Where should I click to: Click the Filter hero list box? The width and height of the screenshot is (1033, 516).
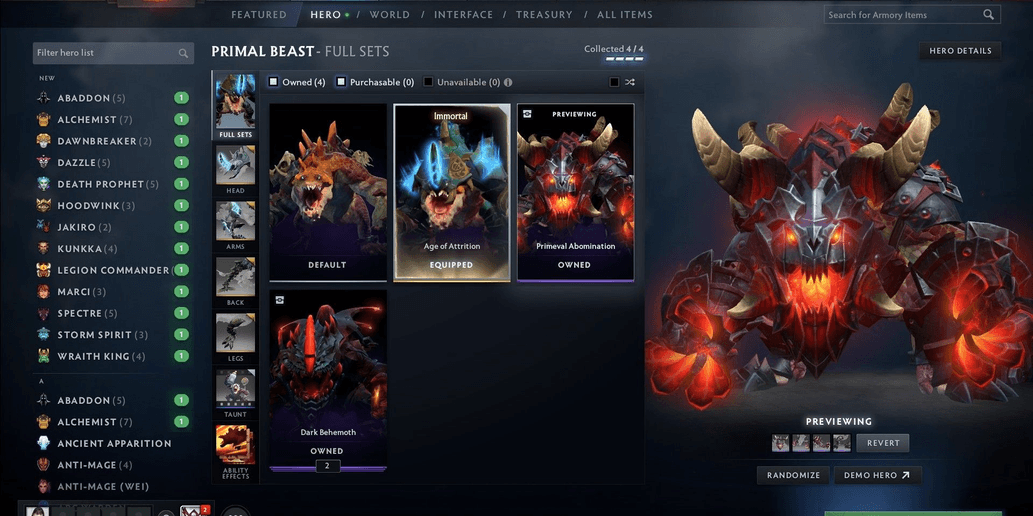(105, 53)
